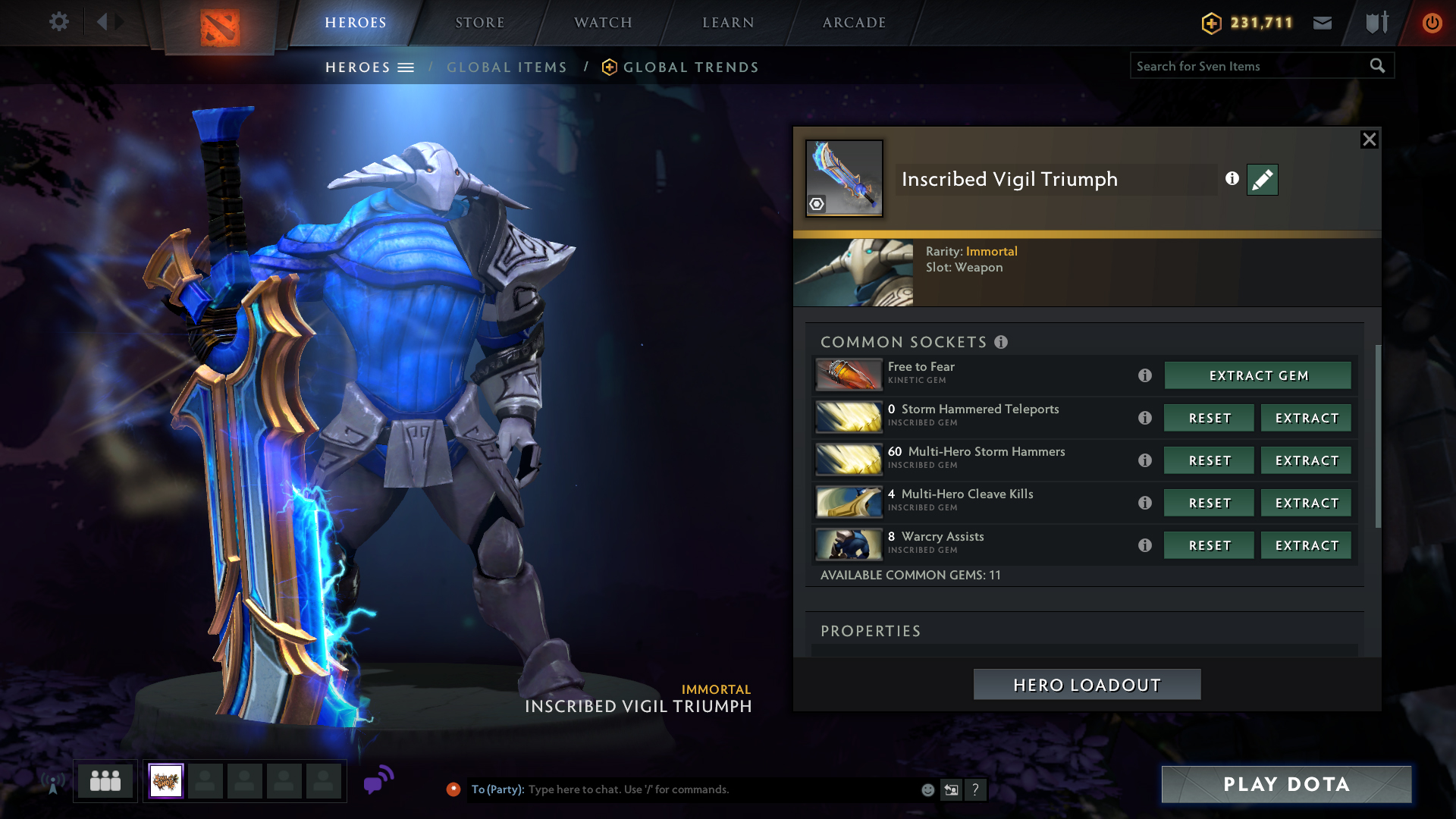The width and height of the screenshot is (1456, 819).
Task: Open the settings gear menu
Action: [x=58, y=22]
